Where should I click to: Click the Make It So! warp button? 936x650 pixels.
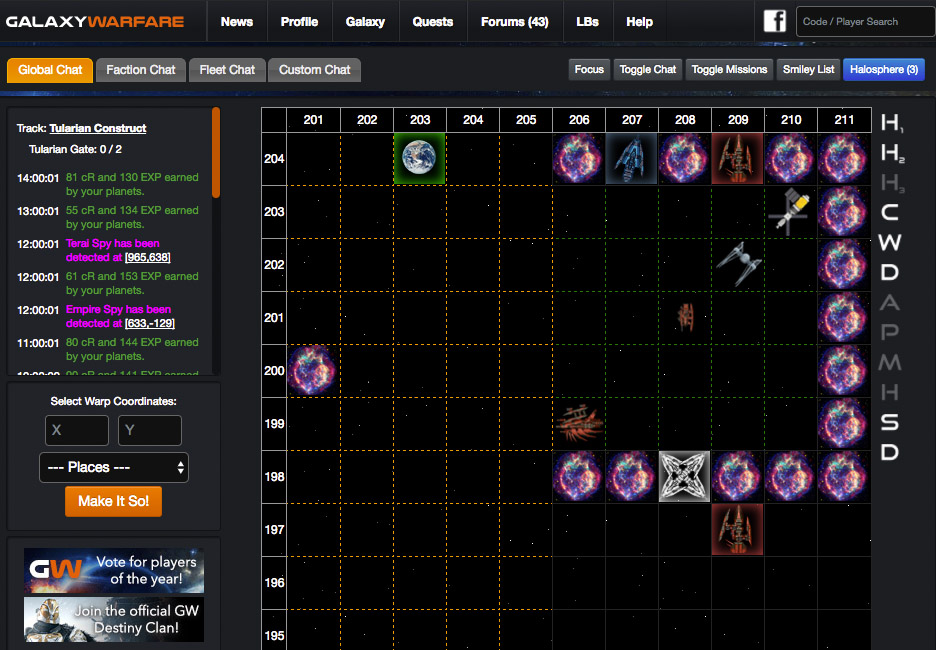click(113, 501)
